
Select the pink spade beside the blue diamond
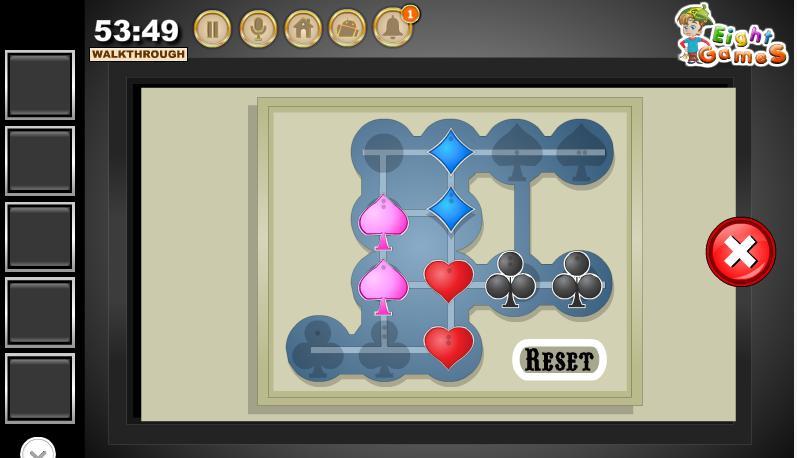coord(383,220)
